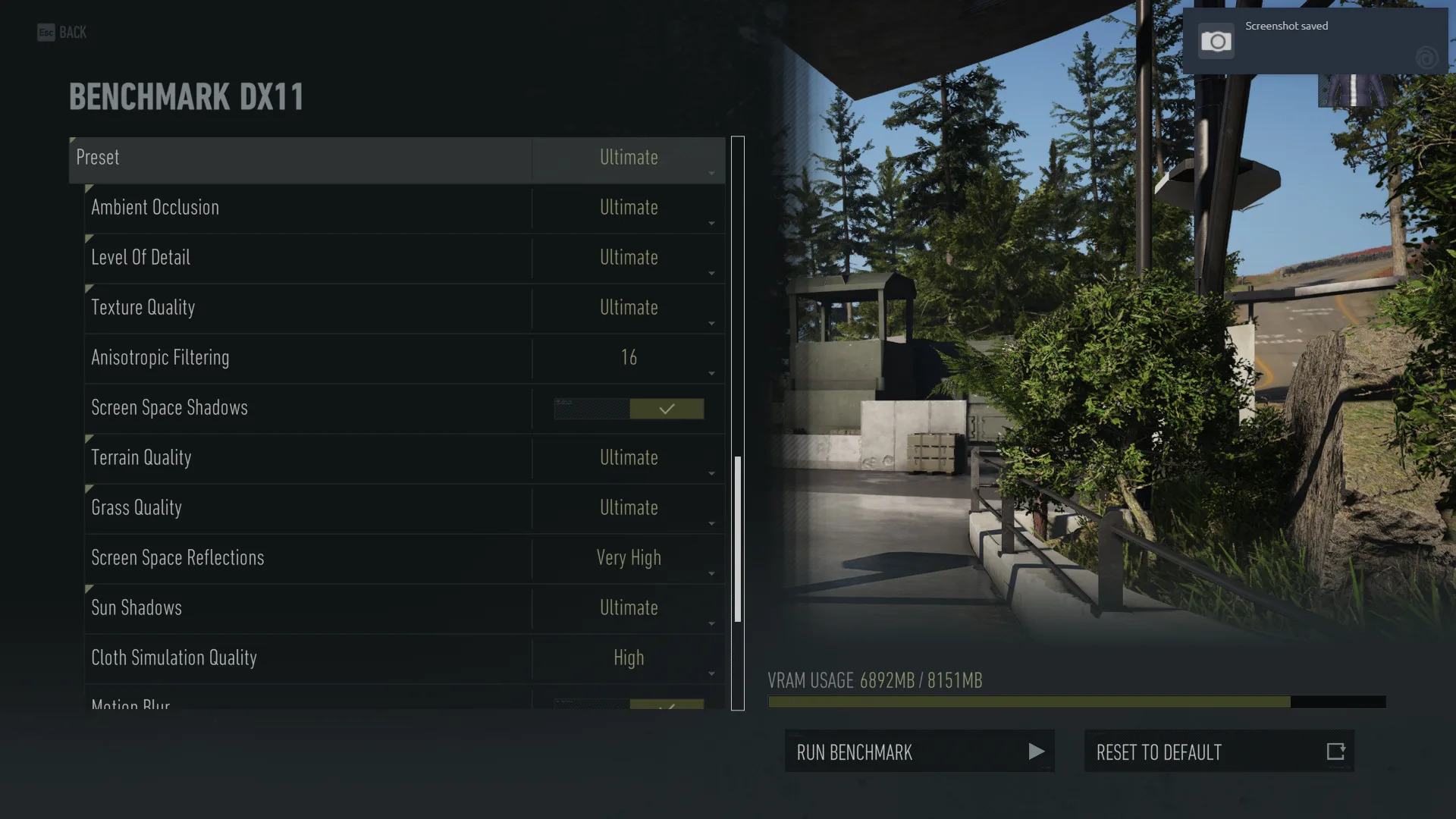The image size is (1456, 819).
Task: Adjust the Anisotropic Filtering value
Action: tap(629, 359)
